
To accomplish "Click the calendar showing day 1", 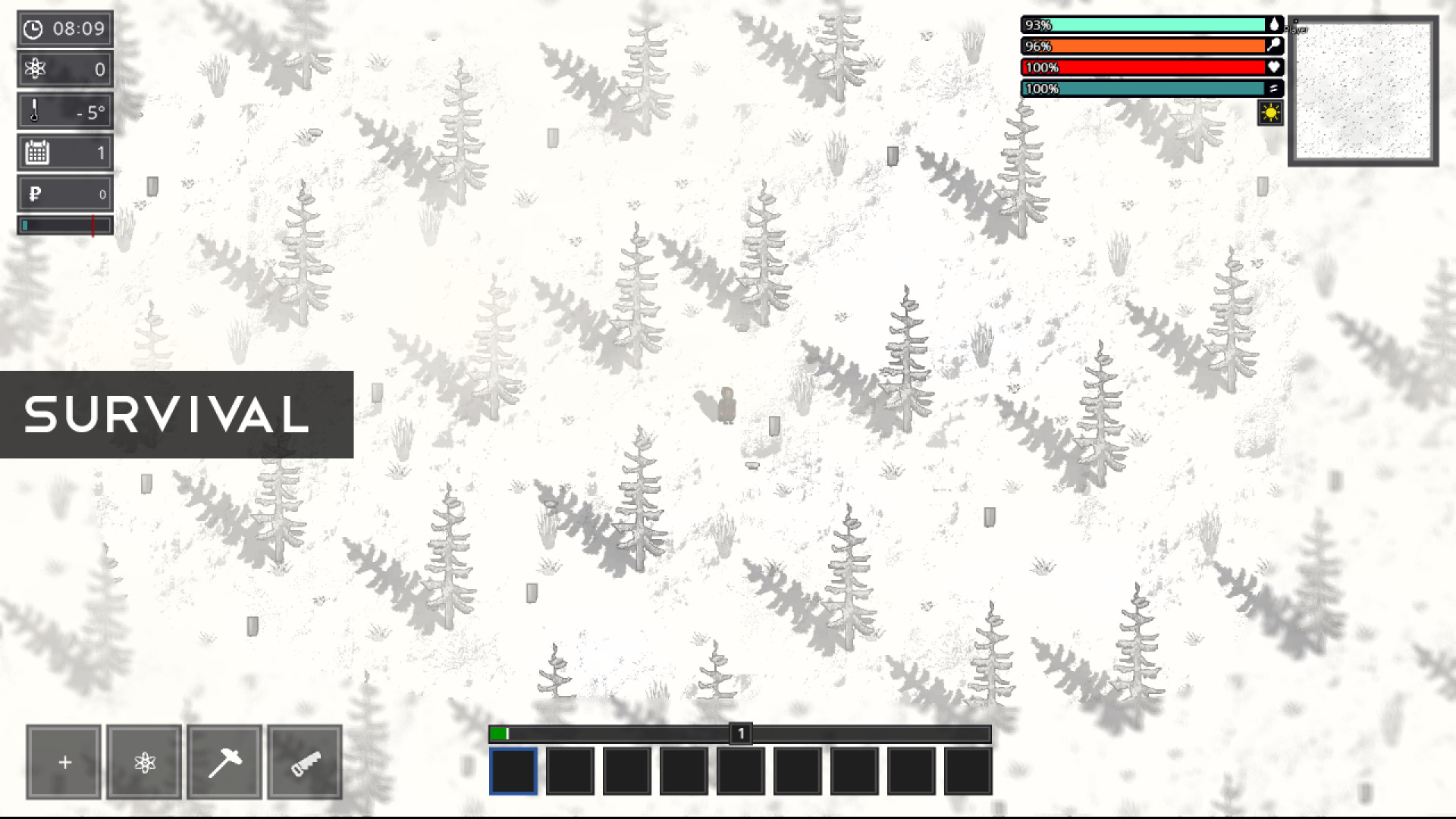I will click(64, 152).
